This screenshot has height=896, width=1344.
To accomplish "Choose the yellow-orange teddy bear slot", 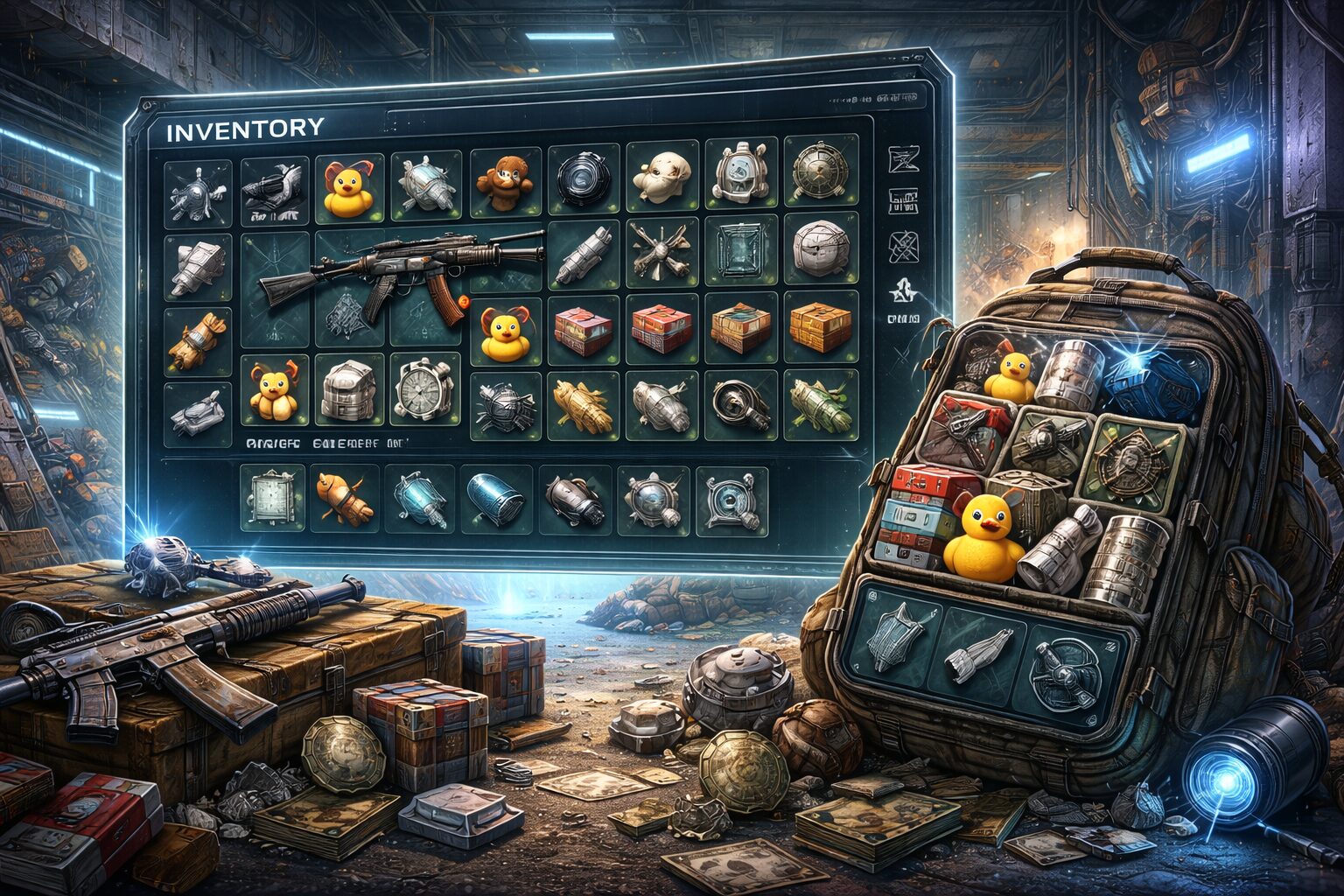I will coord(272,391).
